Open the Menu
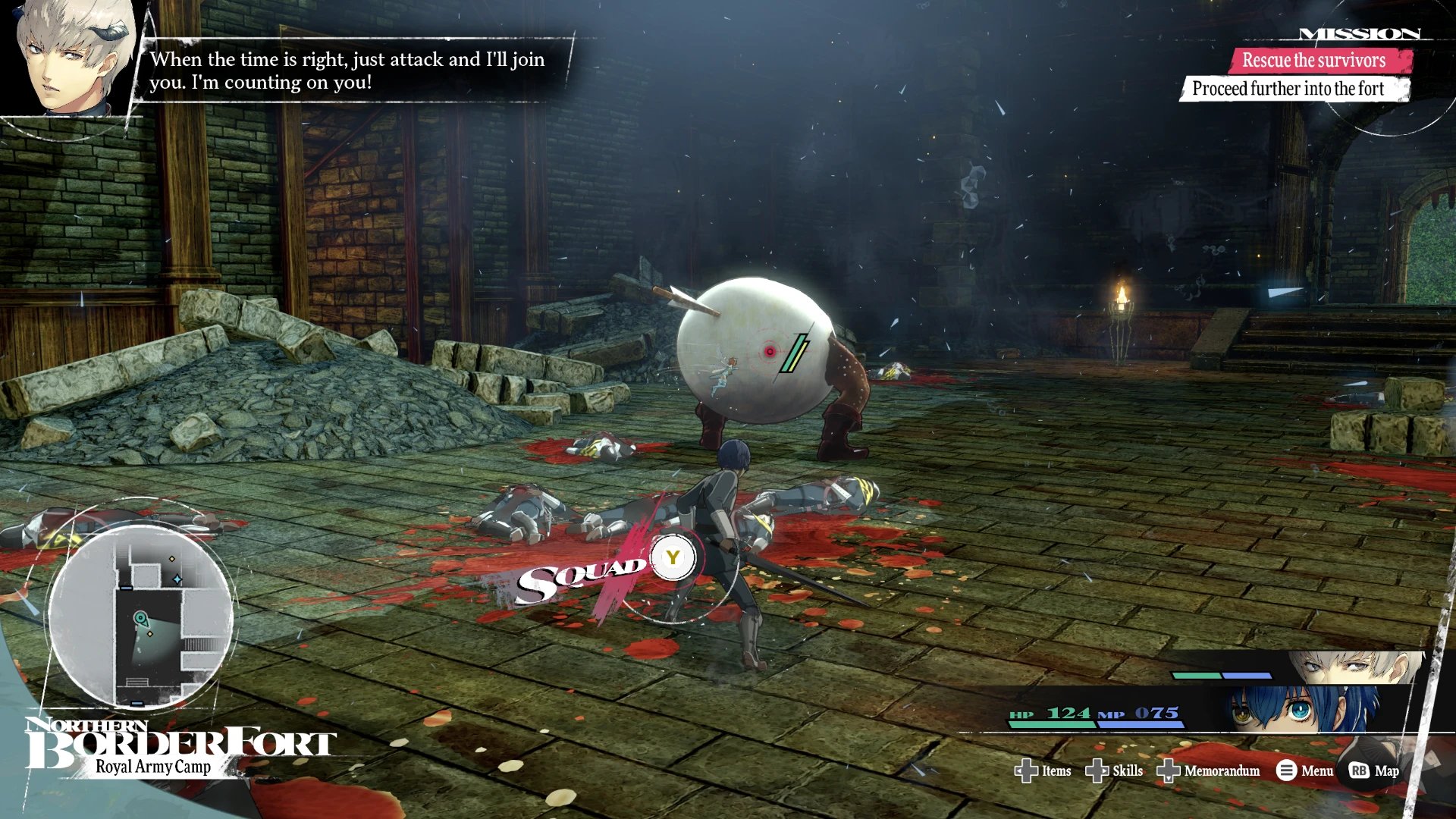This screenshot has width=1456, height=819. coord(1305,770)
